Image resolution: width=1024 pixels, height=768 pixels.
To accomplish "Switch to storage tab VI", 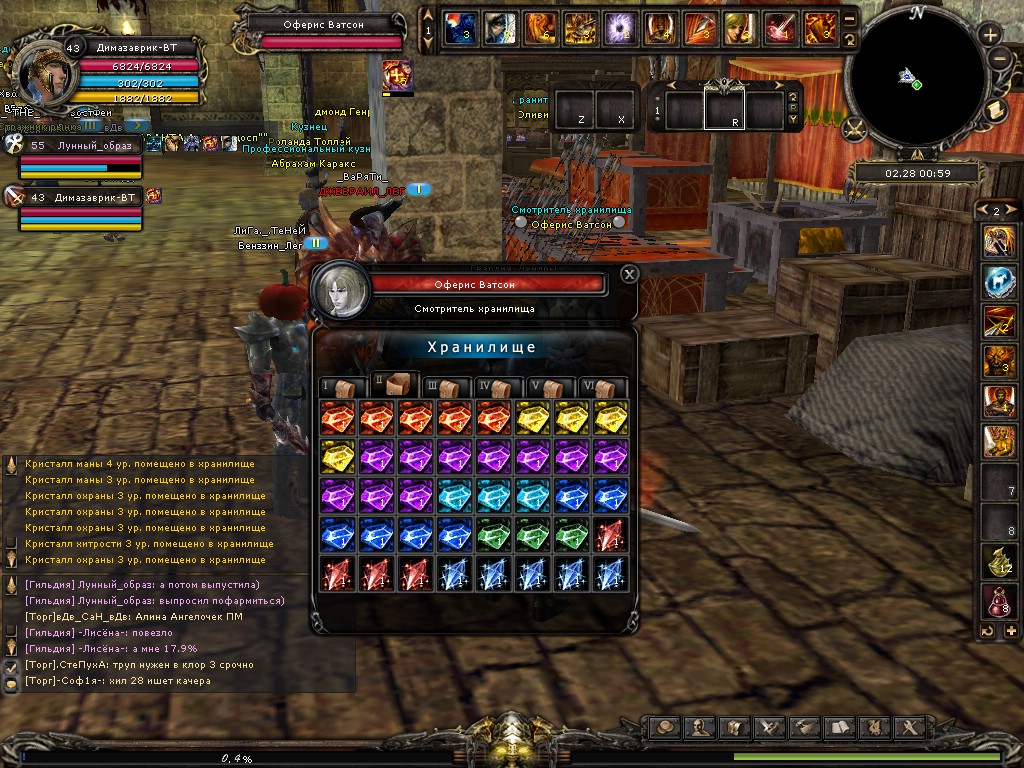I will click(605, 387).
